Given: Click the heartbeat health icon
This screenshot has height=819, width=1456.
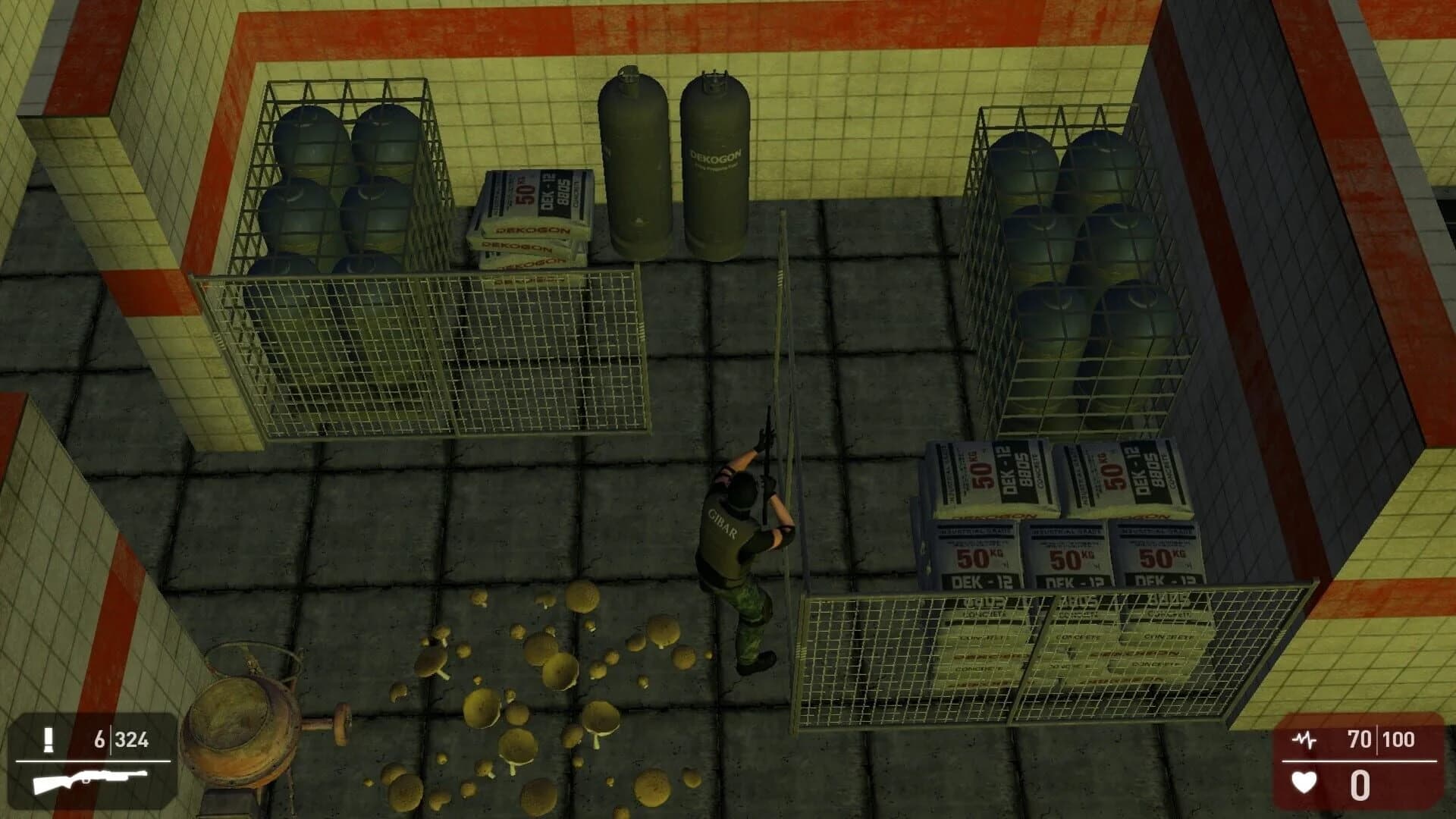Looking at the screenshot, I should (1305, 738).
